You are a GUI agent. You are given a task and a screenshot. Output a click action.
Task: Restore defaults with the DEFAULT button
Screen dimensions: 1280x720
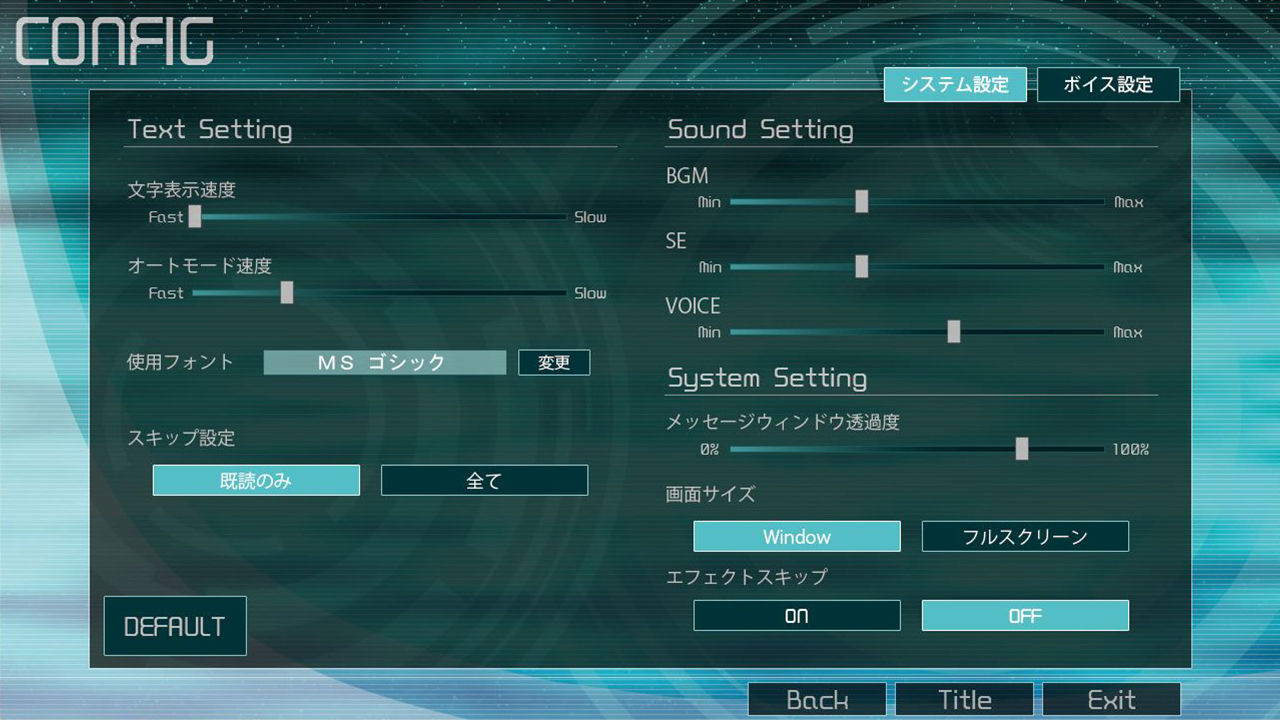pos(175,625)
